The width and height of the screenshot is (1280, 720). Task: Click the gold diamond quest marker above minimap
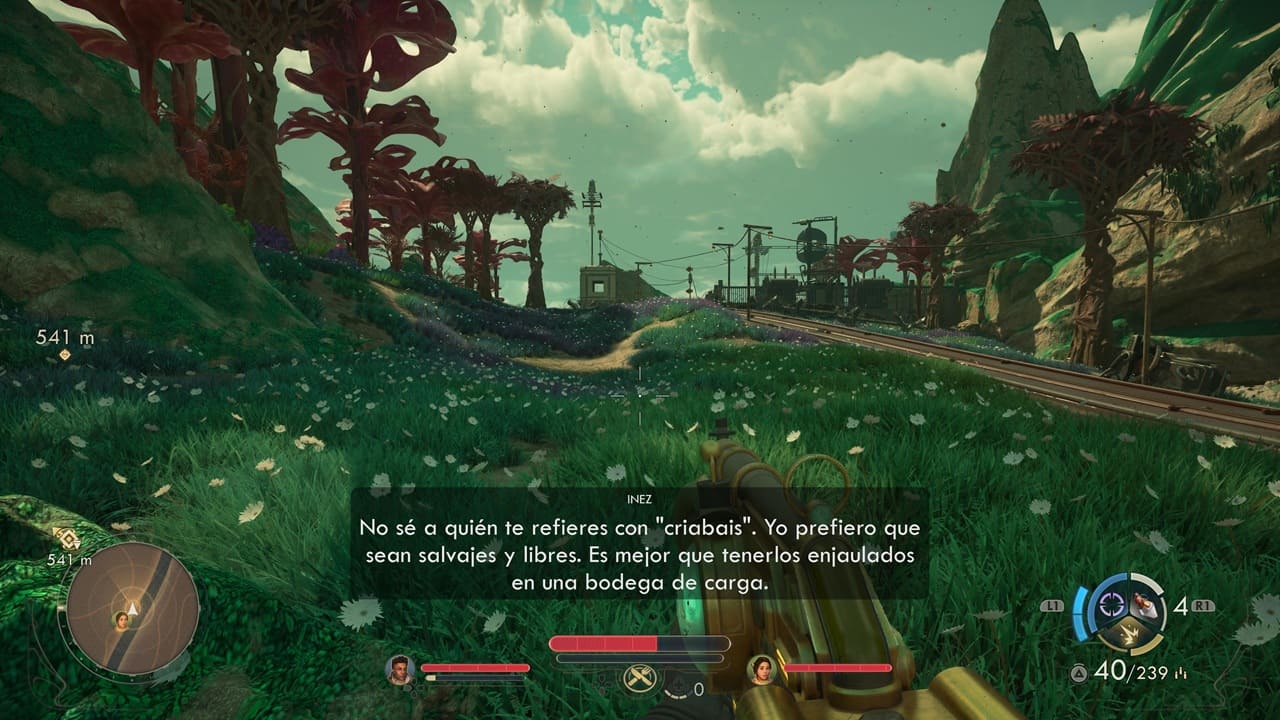[66, 538]
